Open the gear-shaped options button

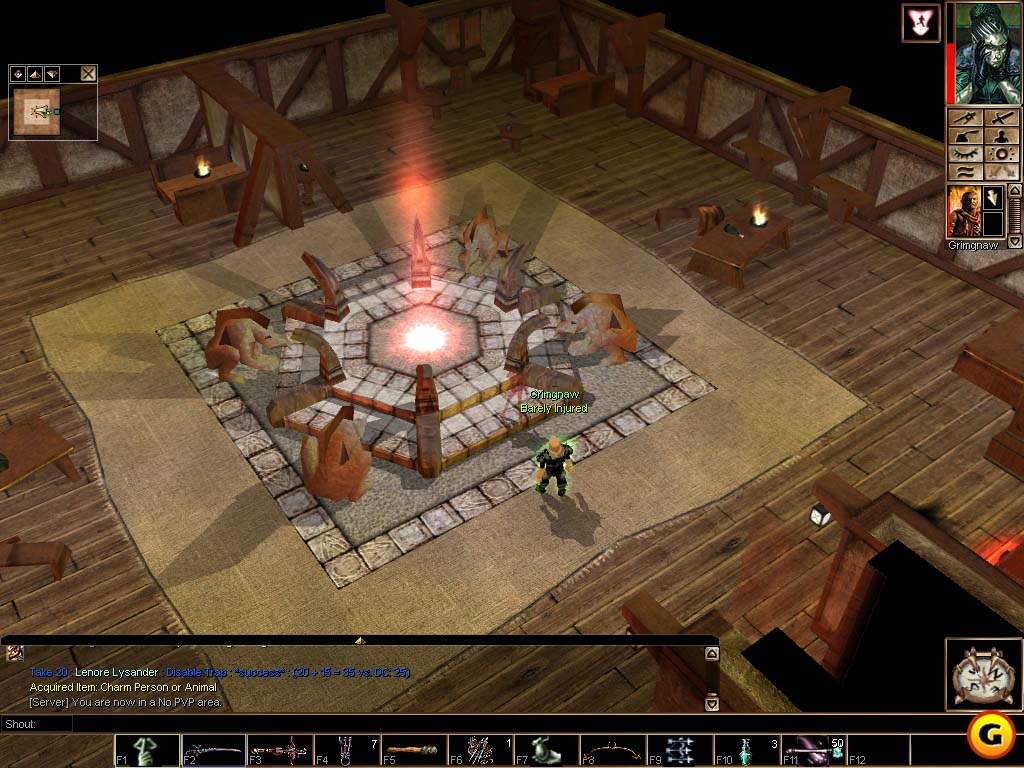[1000, 155]
